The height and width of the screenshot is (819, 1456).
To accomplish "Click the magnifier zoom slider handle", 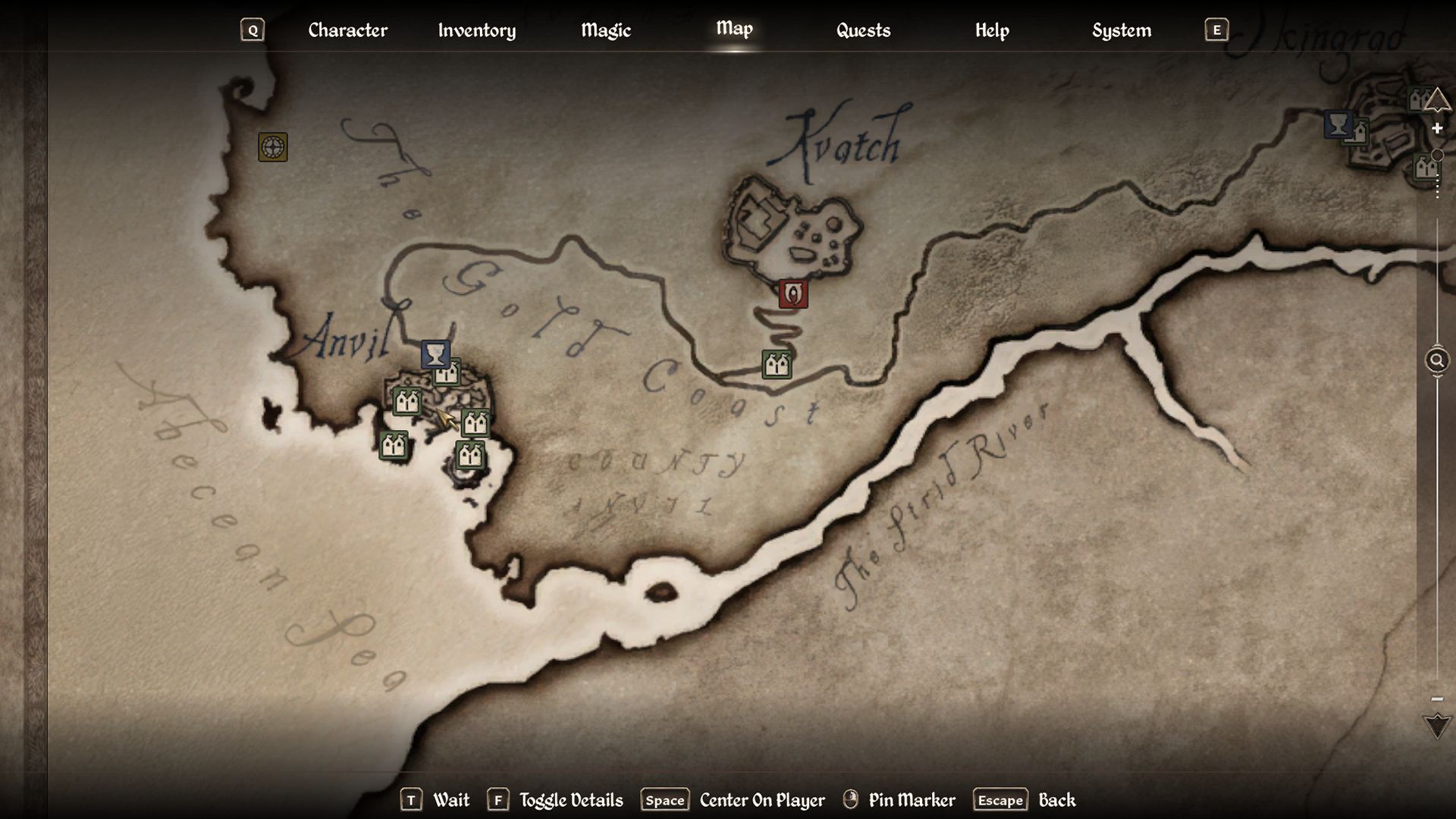I will coord(1437,360).
